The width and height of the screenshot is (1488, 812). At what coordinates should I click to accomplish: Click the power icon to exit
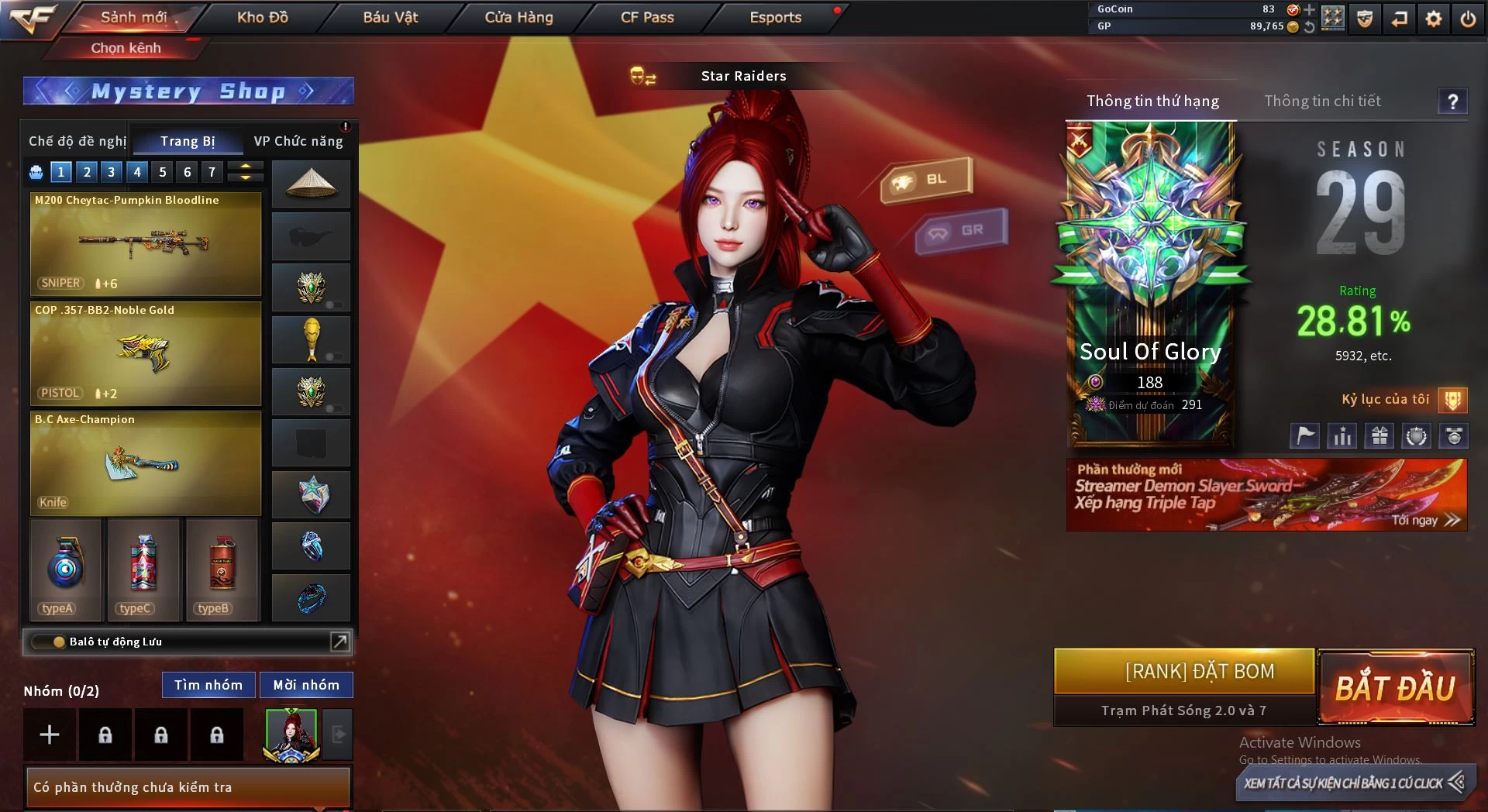click(x=1468, y=19)
